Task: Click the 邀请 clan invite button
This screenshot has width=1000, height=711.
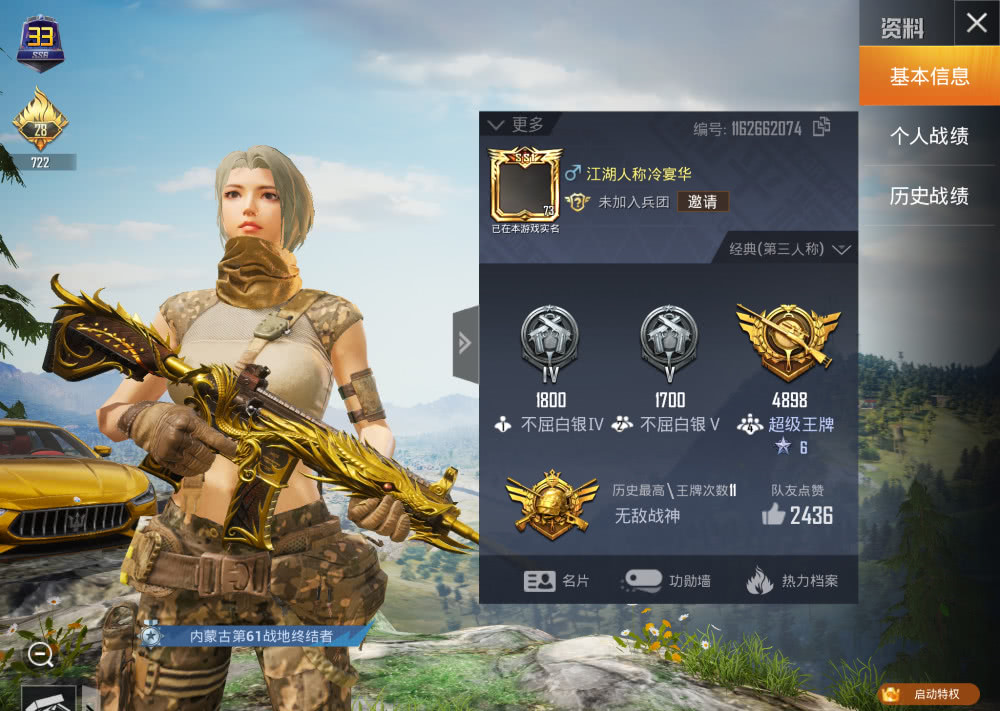Action: click(x=703, y=201)
